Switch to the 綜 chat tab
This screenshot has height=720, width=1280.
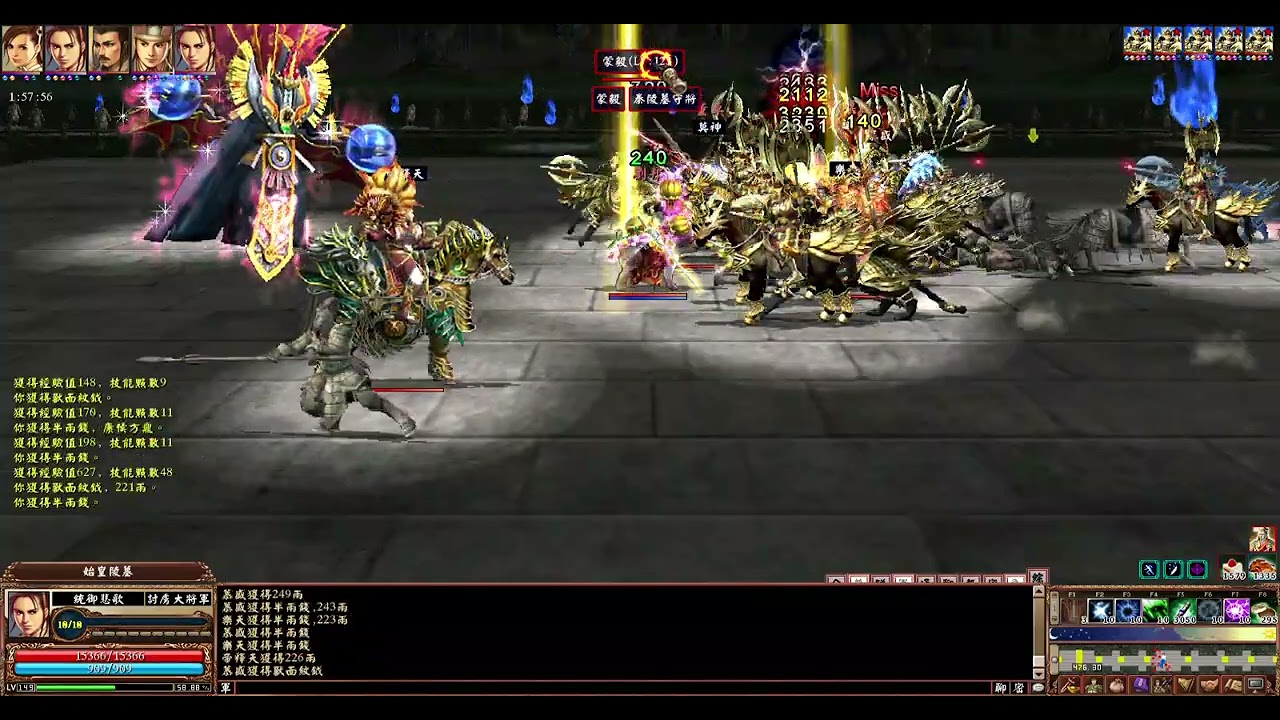(1037, 578)
